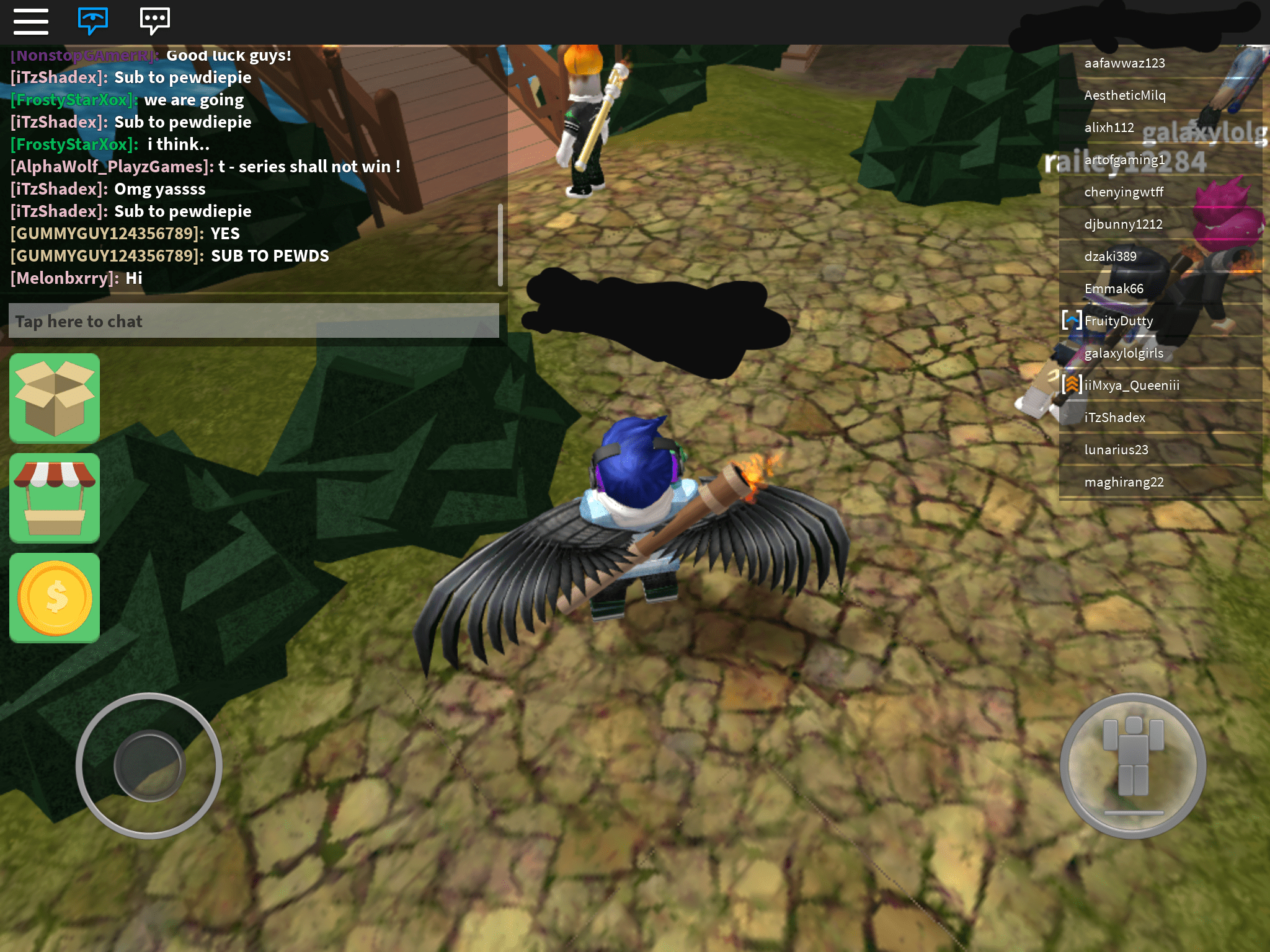
Task: Toggle the double-chevron badge next to iiMxya_Queeniii
Action: [1072, 385]
